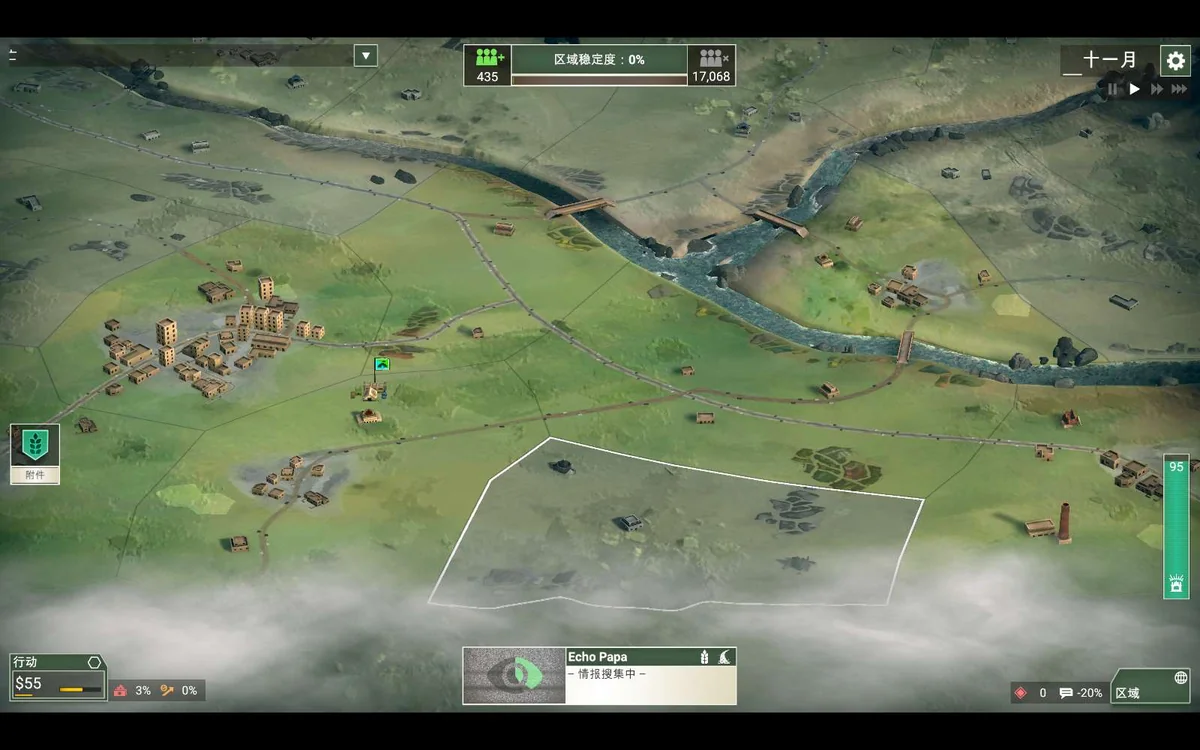1200x750 pixels.
Task: Open the Echo Papa zone info panel
Action: (651, 675)
